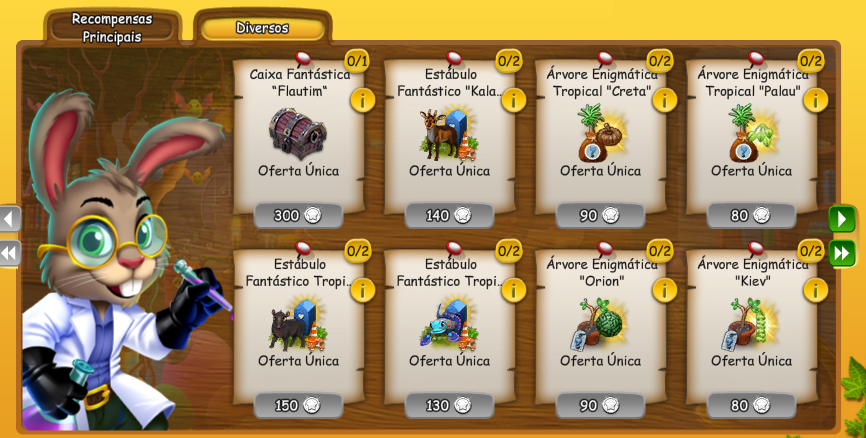Screen dimensions: 866x438
Task: Go to the next page of offers
Action: click(842, 218)
